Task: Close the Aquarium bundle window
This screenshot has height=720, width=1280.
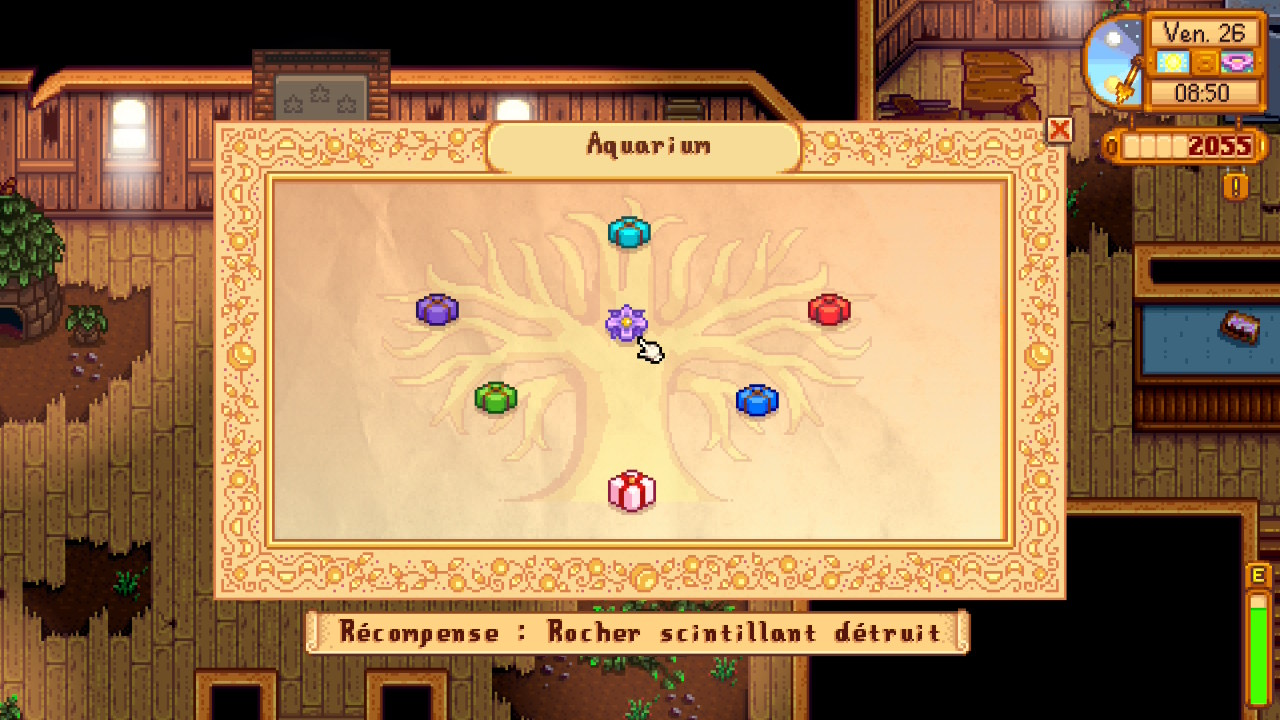Action: (x=1060, y=130)
